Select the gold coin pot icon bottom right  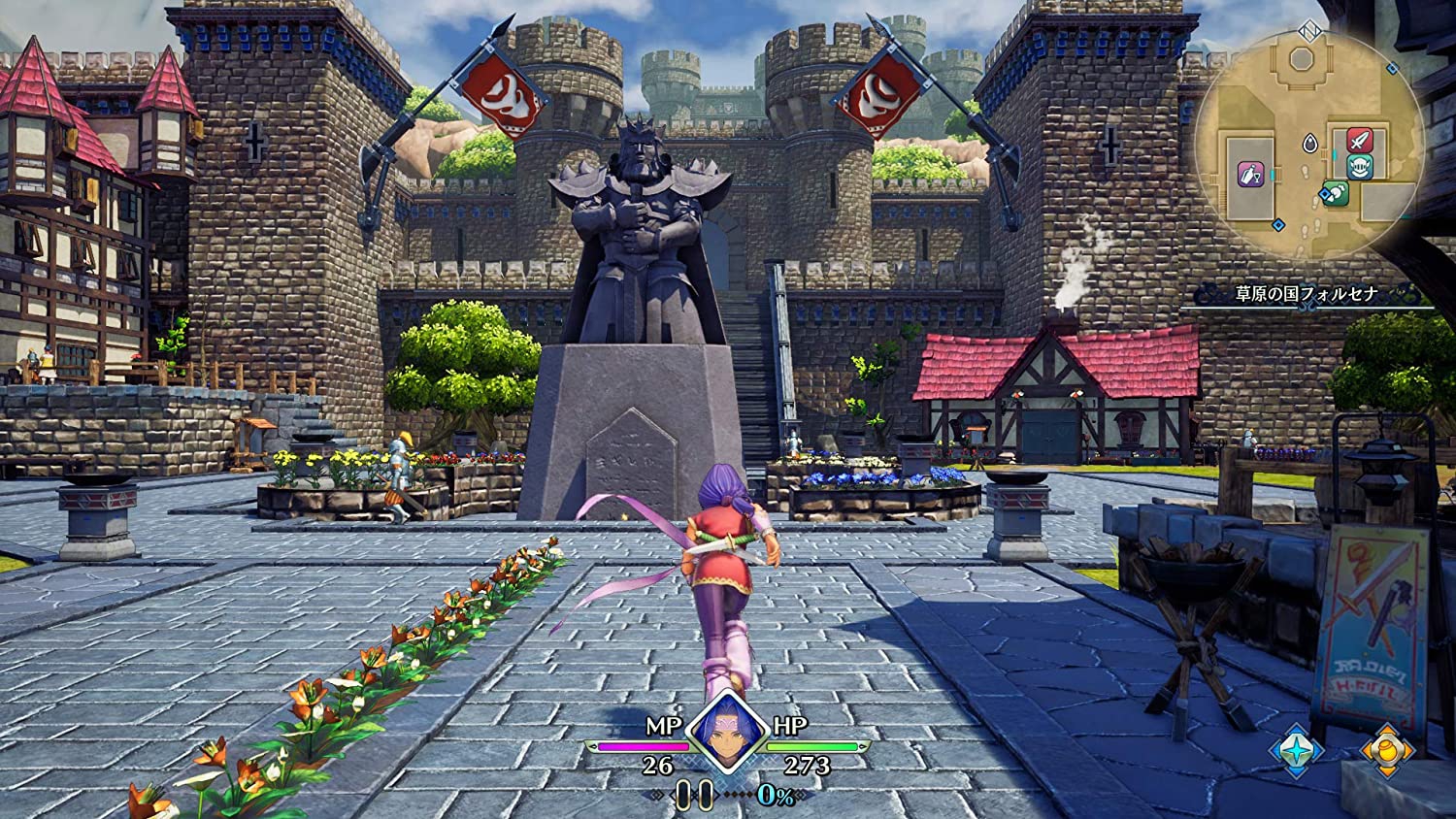1386,752
